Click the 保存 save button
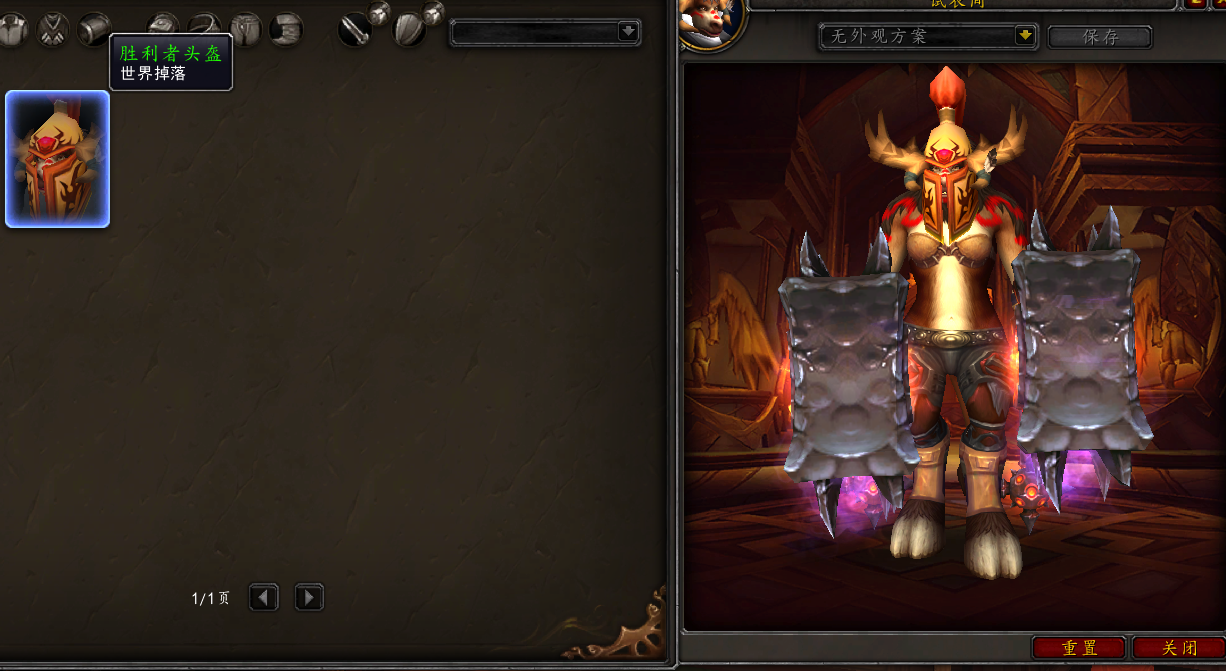The height and width of the screenshot is (671, 1226). (1099, 37)
